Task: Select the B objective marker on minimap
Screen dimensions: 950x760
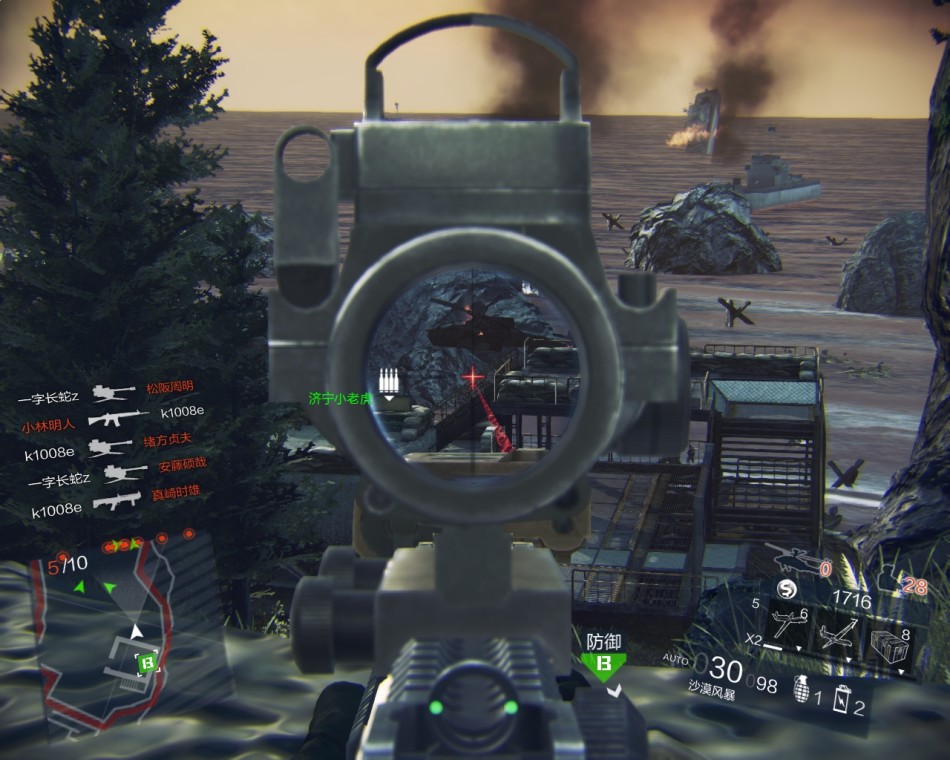Action: click(x=146, y=661)
